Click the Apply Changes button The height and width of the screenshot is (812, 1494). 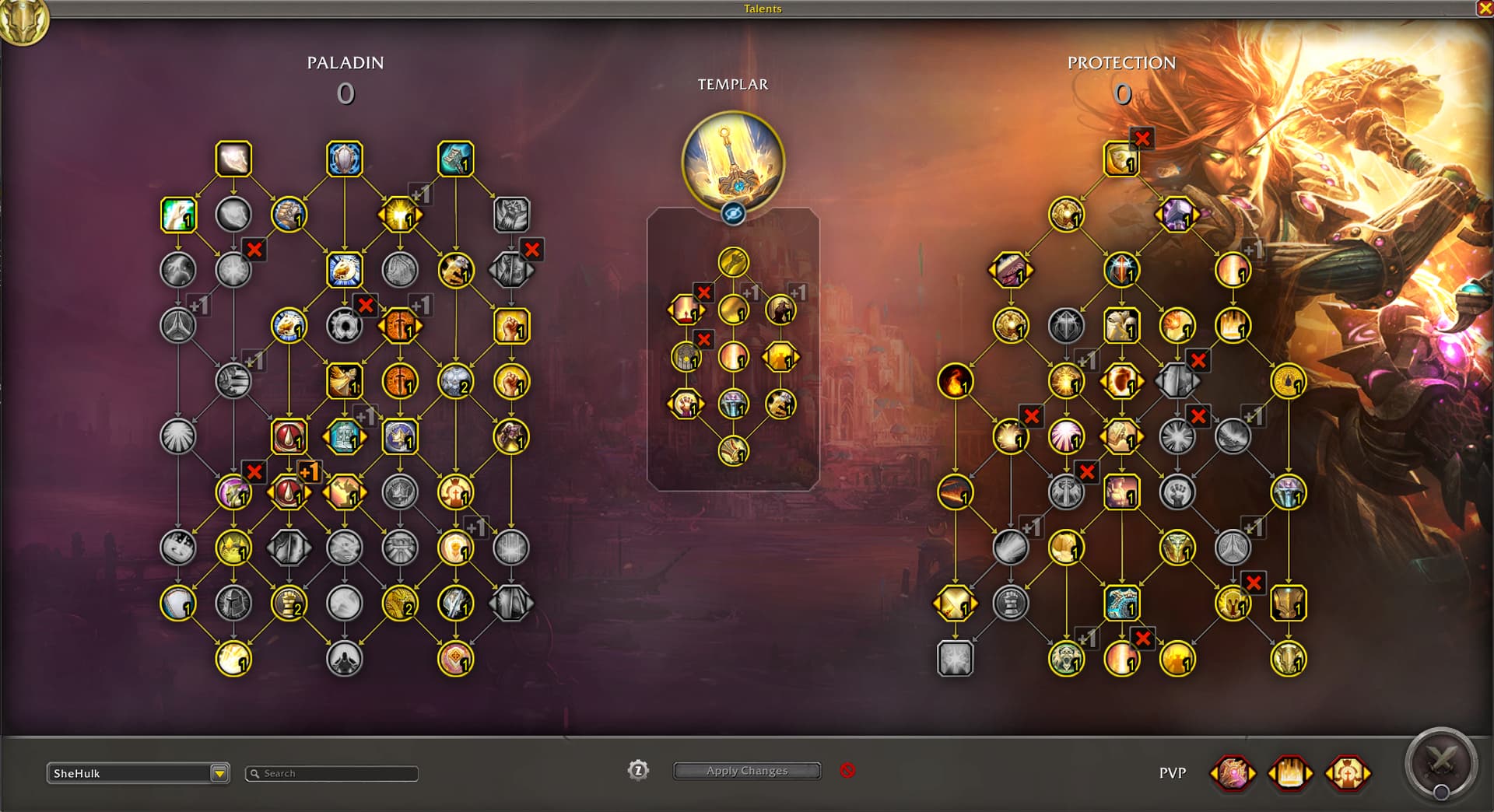tap(747, 771)
